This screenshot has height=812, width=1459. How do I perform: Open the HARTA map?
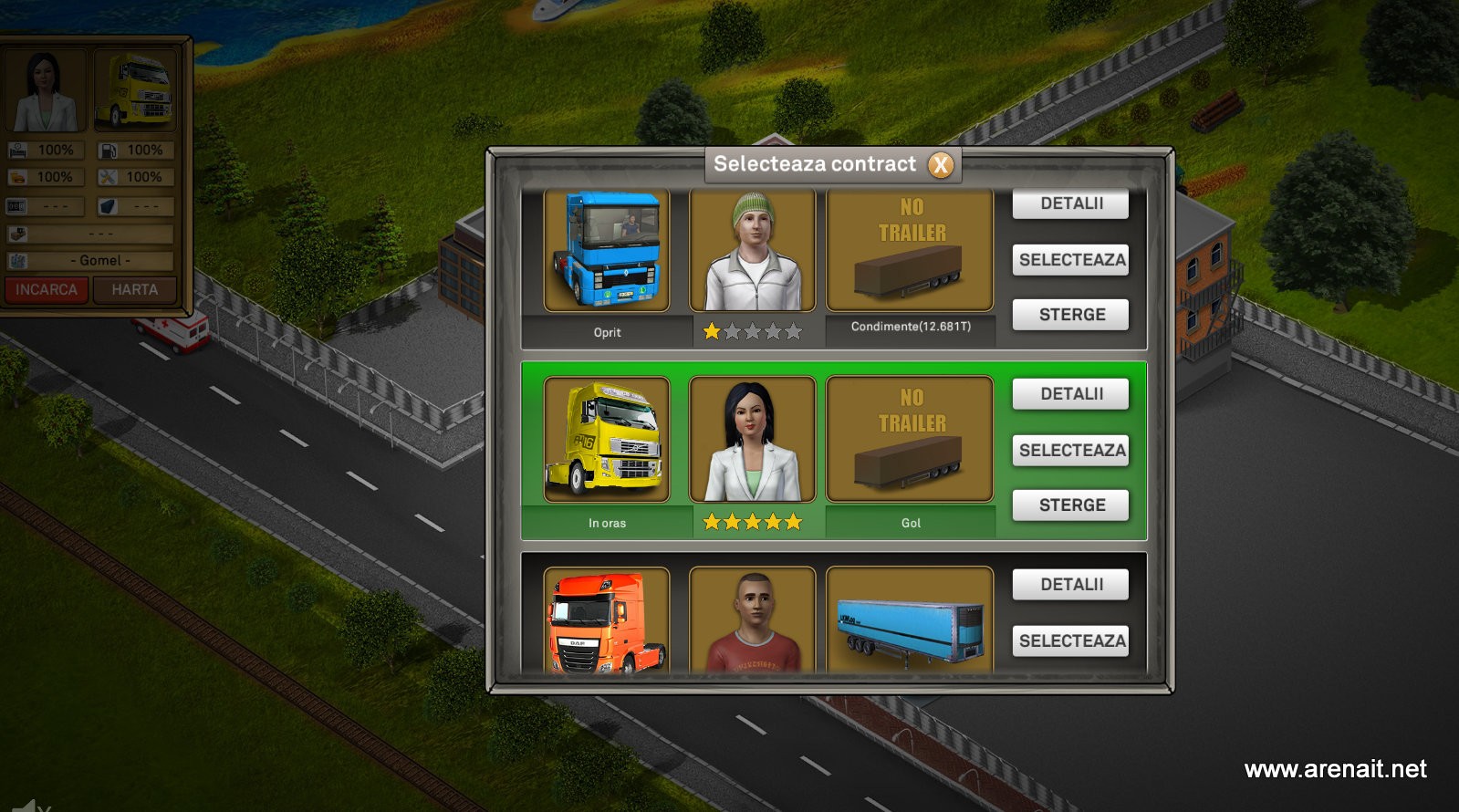tap(135, 290)
